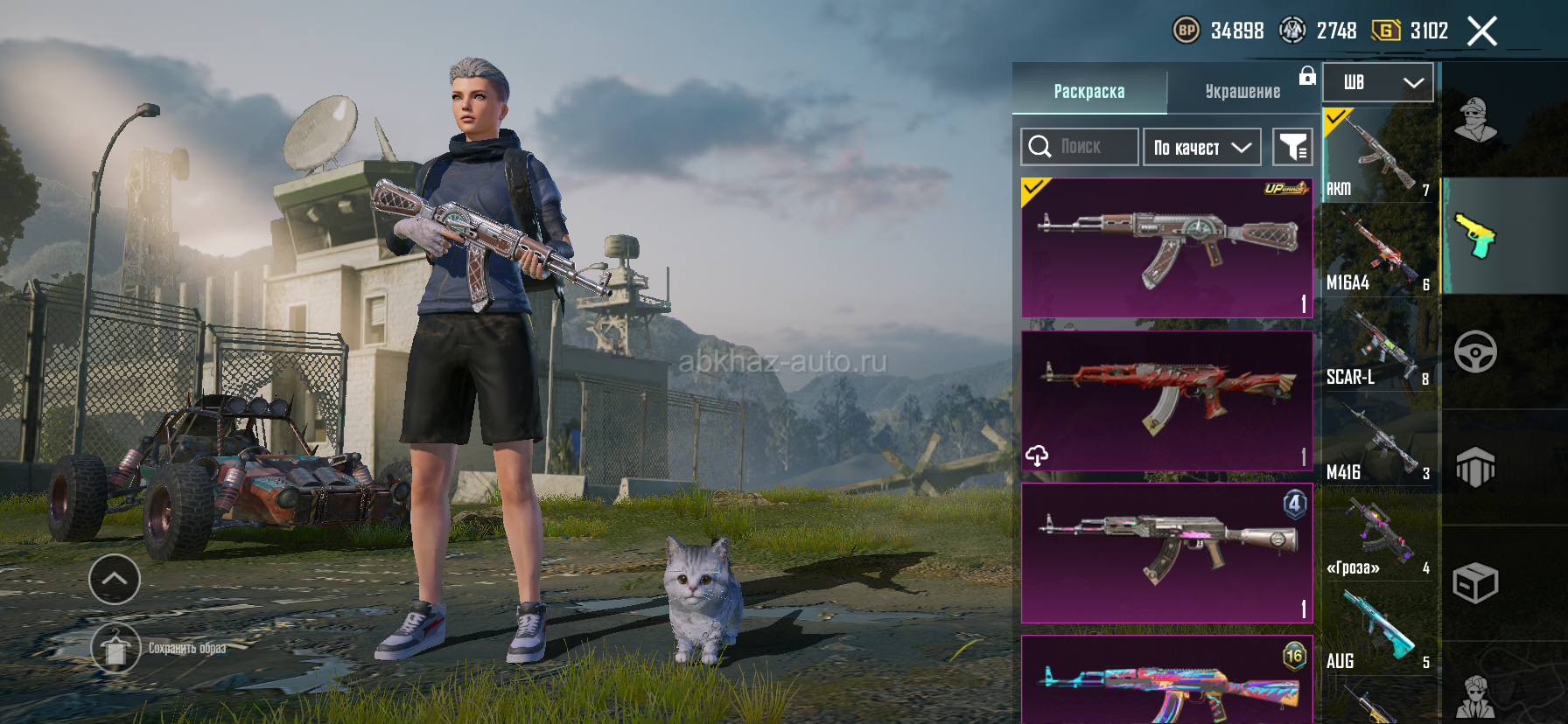Click the Сохранить образ save outfit button
The width and height of the screenshot is (1568, 724).
(115, 649)
